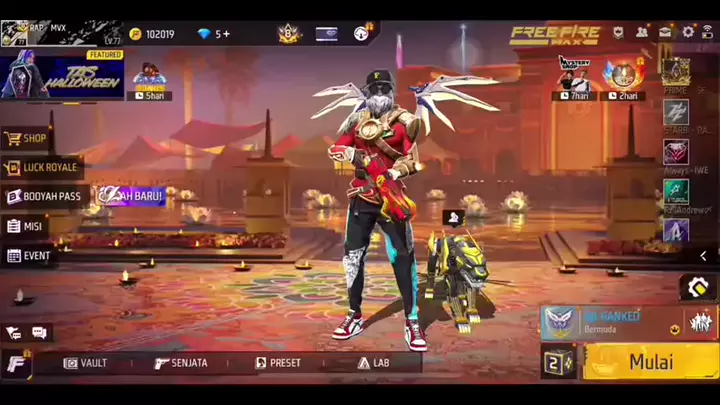Open the Lab section
Image resolution: width=720 pixels, height=405 pixels.
pyautogui.click(x=373, y=362)
